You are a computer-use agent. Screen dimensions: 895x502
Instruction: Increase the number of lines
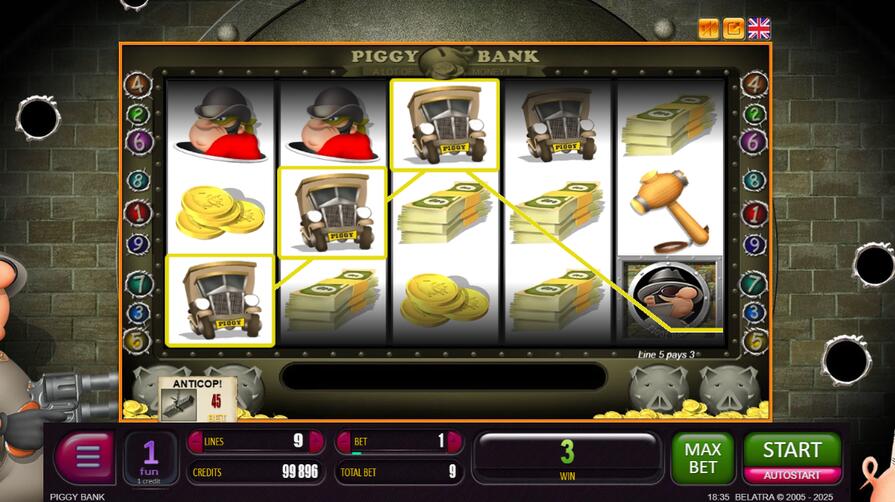click(x=318, y=441)
